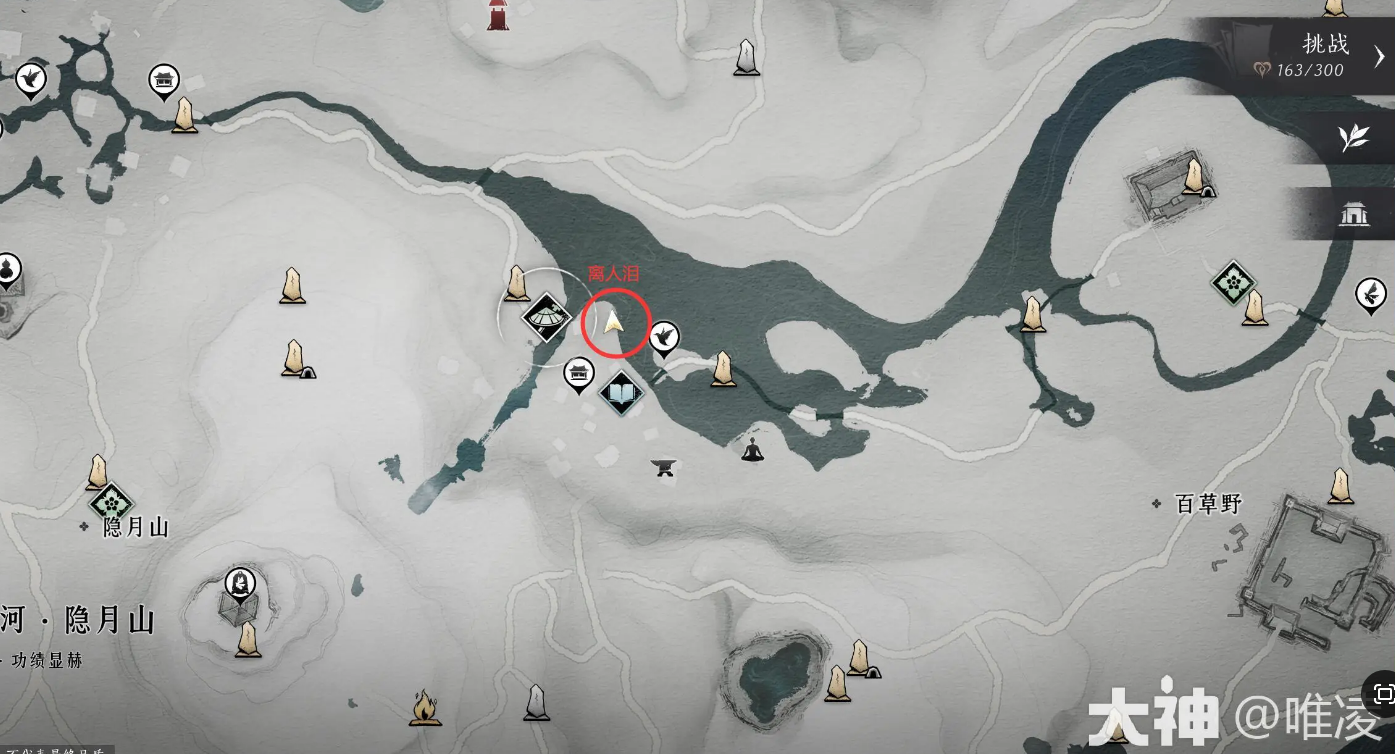The width and height of the screenshot is (1395, 754).
Task: Select the building pin below the fan marker
Action: click(578, 374)
